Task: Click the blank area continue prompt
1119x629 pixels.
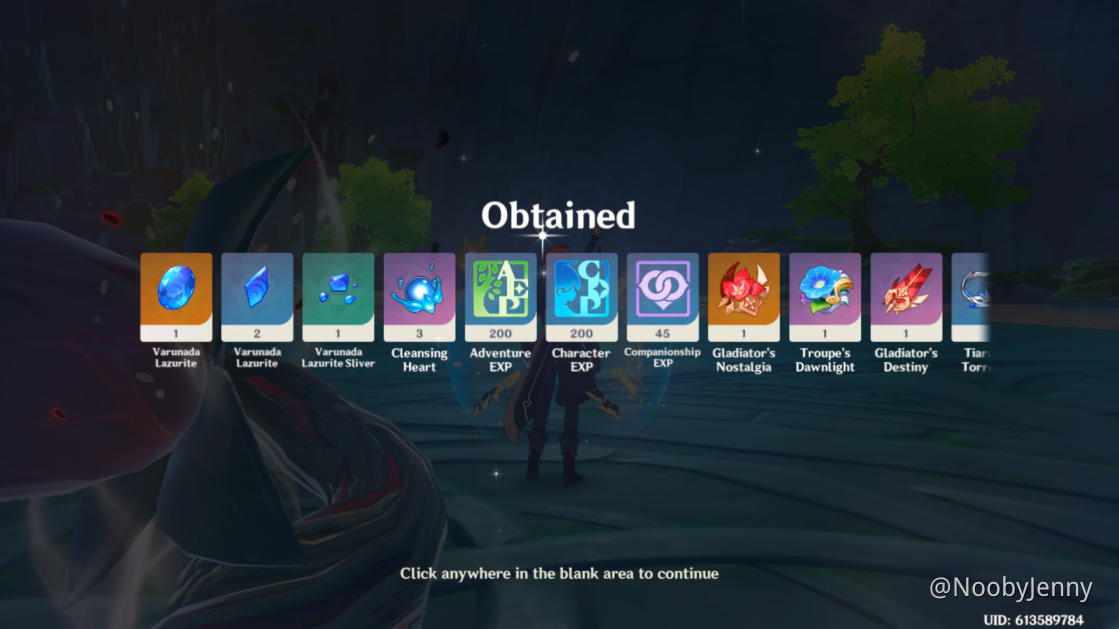Action: tap(559, 573)
